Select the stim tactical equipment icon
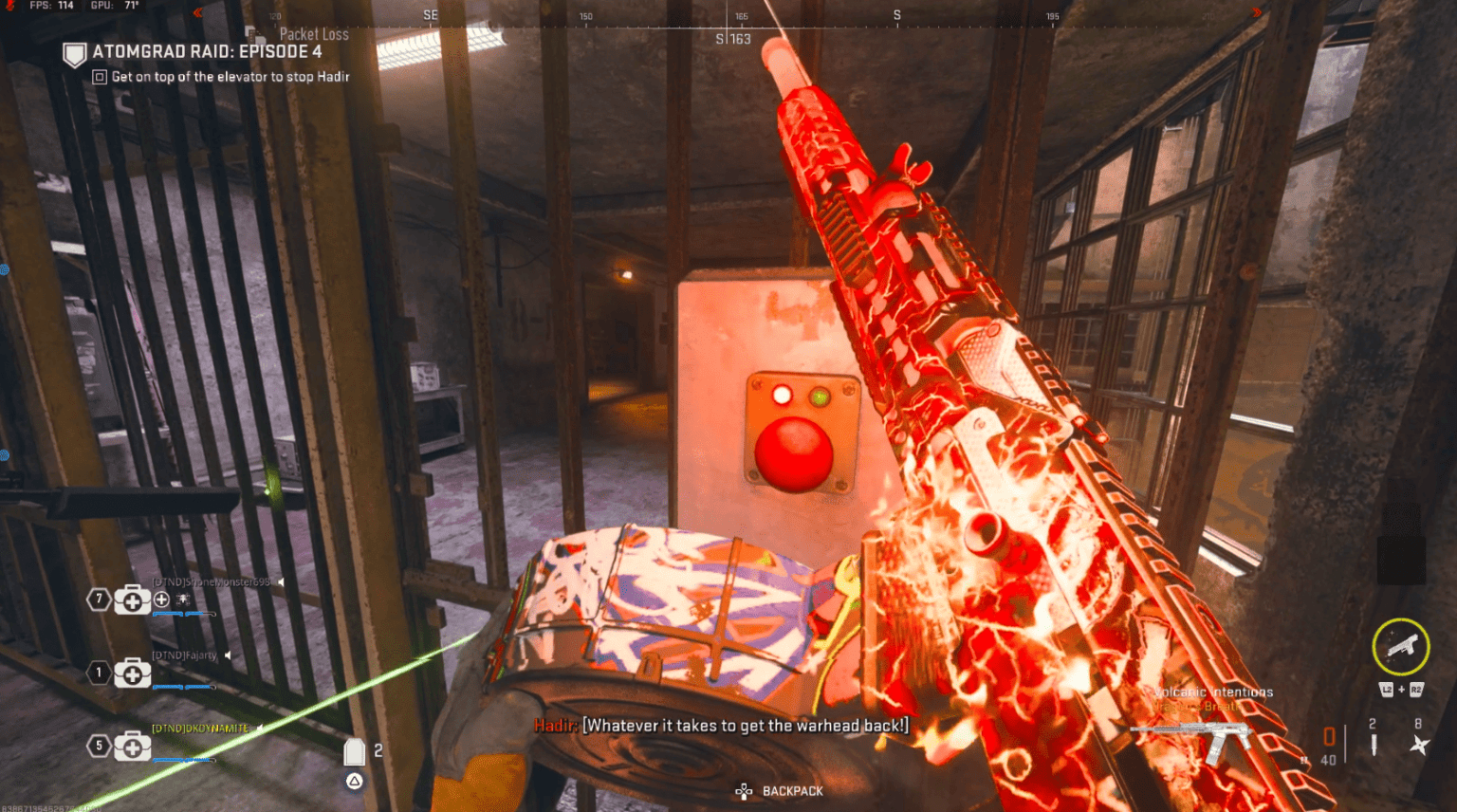The width and height of the screenshot is (1457, 812). (x=1373, y=745)
